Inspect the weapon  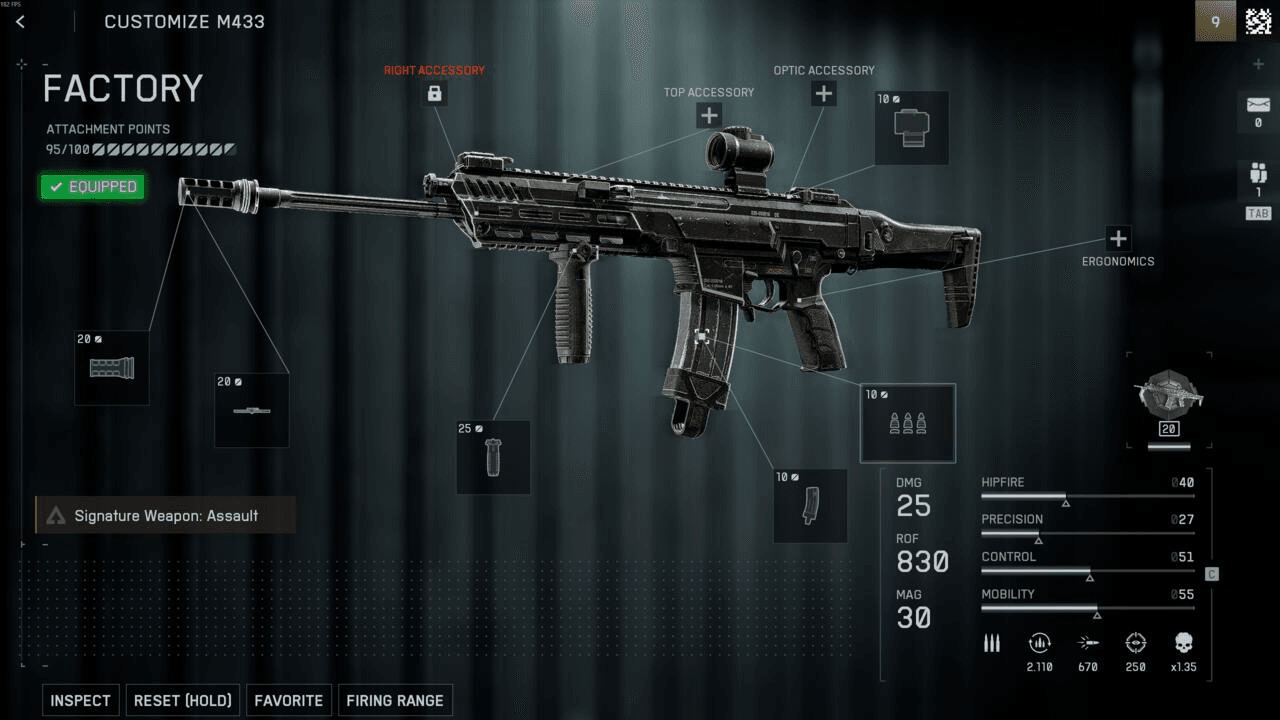pos(81,700)
